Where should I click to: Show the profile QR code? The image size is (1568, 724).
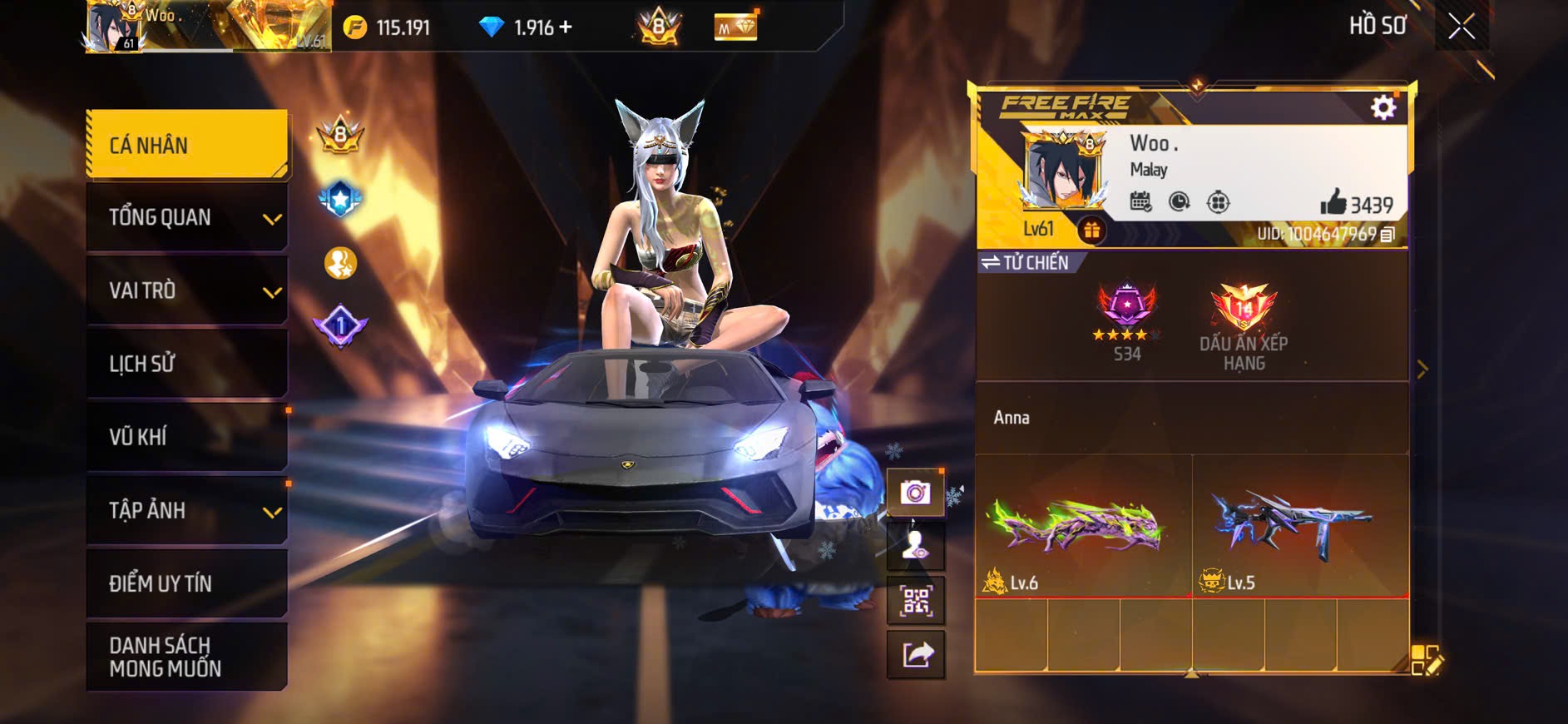(x=915, y=600)
